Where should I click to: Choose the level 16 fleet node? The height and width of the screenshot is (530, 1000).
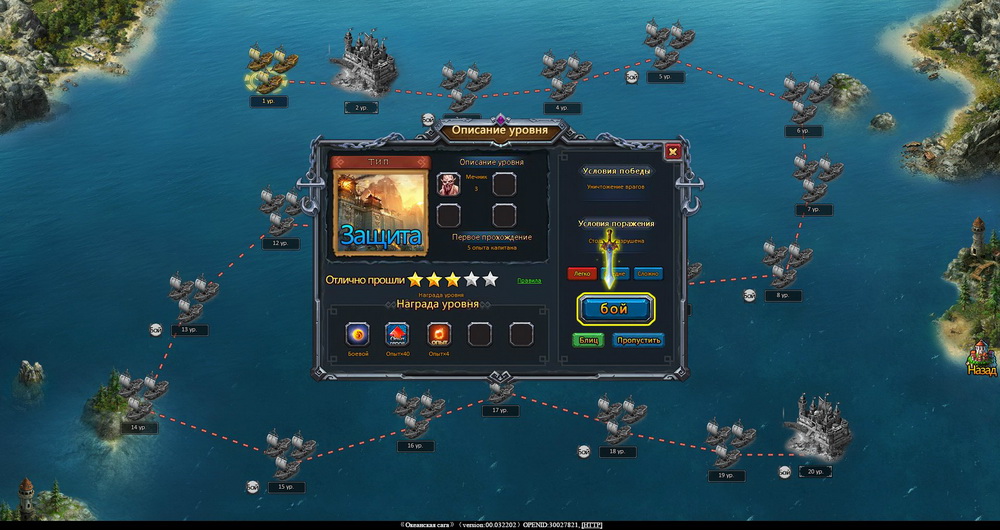[416, 417]
